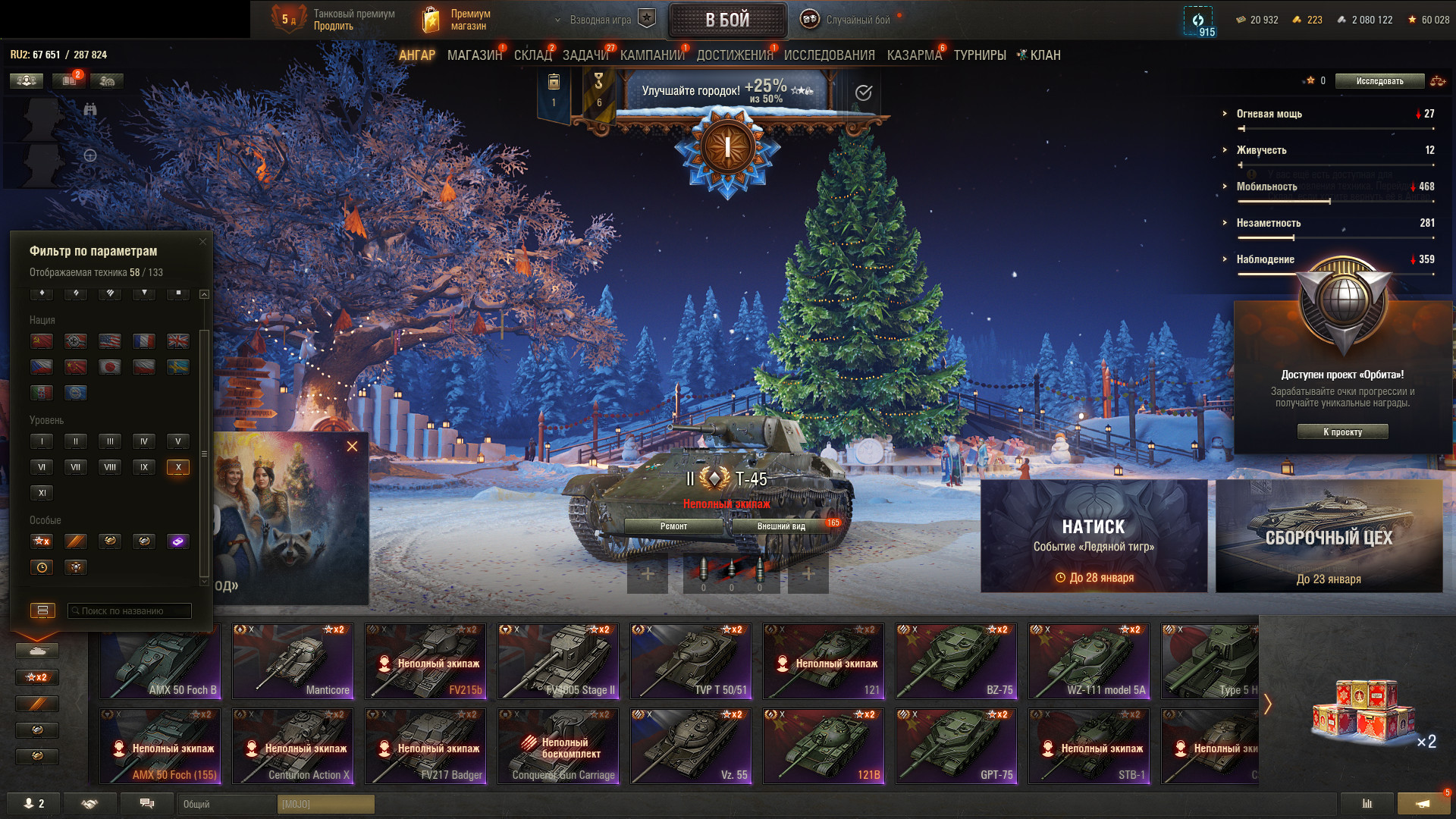Toggle the tier X level filter
The image size is (1456, 819).
pos(178,467)
